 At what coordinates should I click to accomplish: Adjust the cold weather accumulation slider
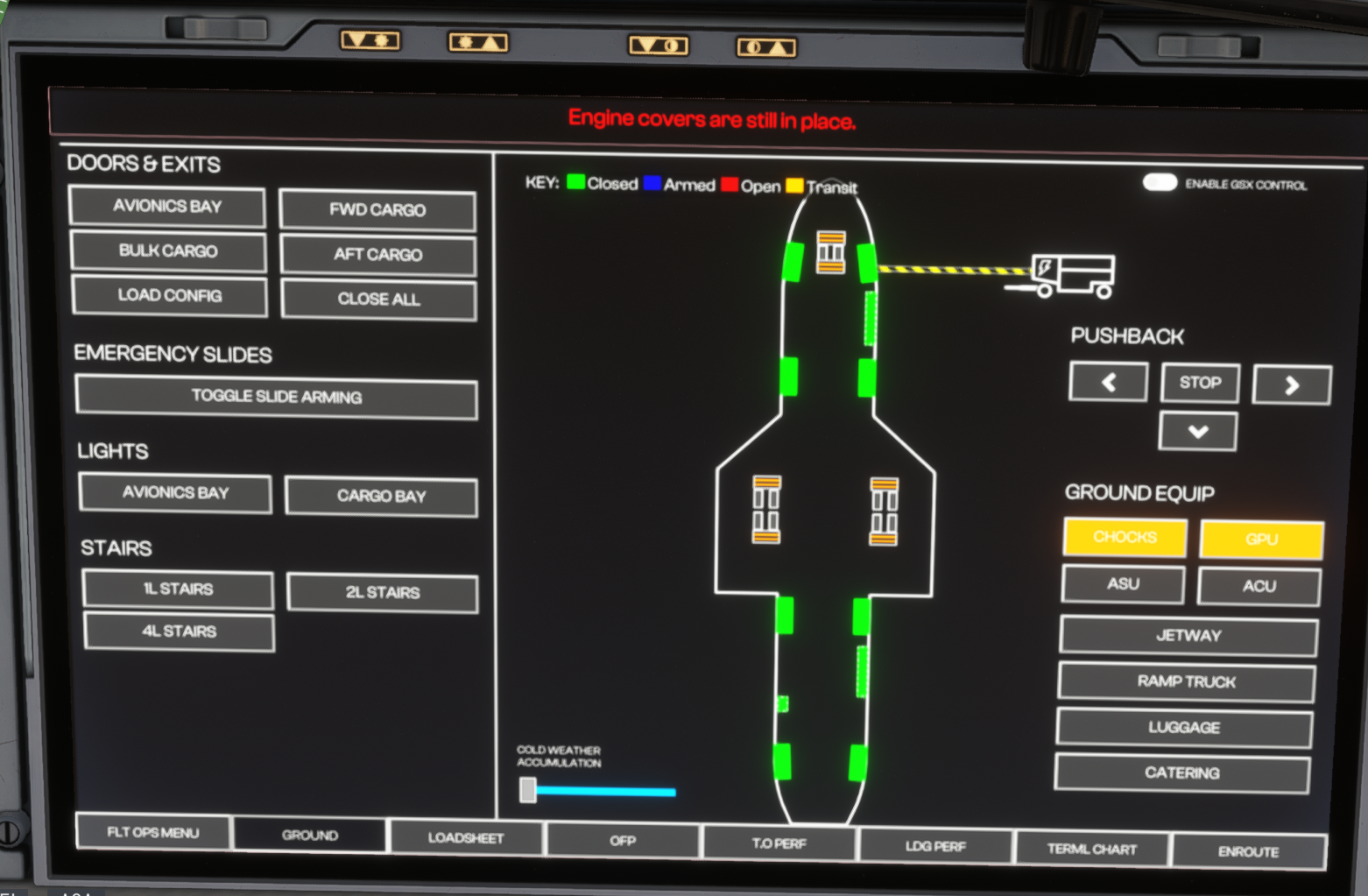tap(528, 790)
